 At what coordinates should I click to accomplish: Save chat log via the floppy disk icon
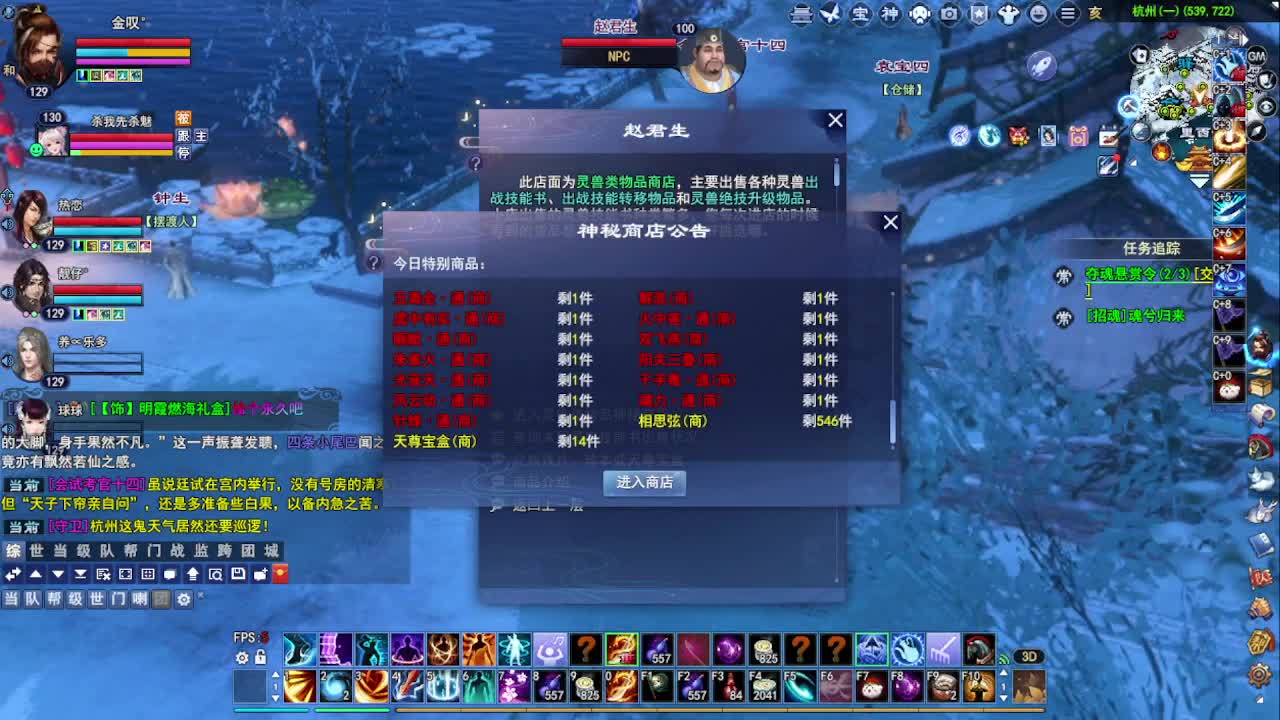pos(239,575)
